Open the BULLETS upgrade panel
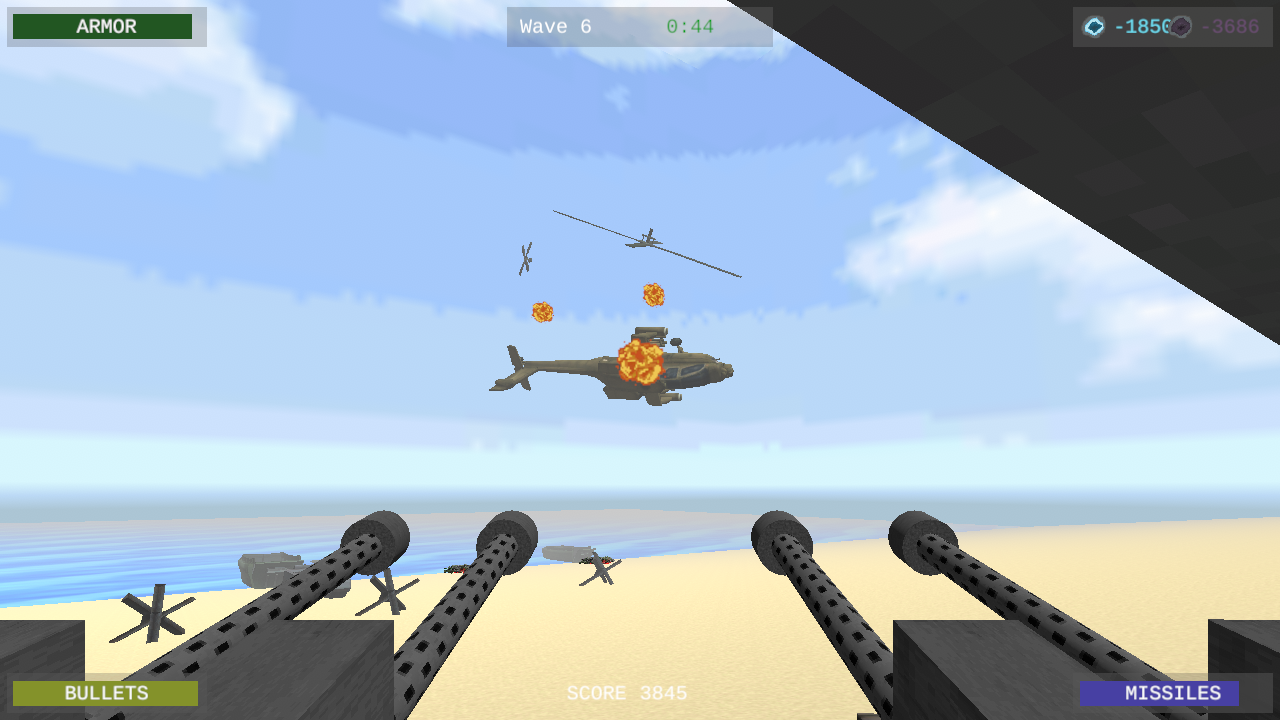This screenshot has height=720, width=1280. coord(104,692)
